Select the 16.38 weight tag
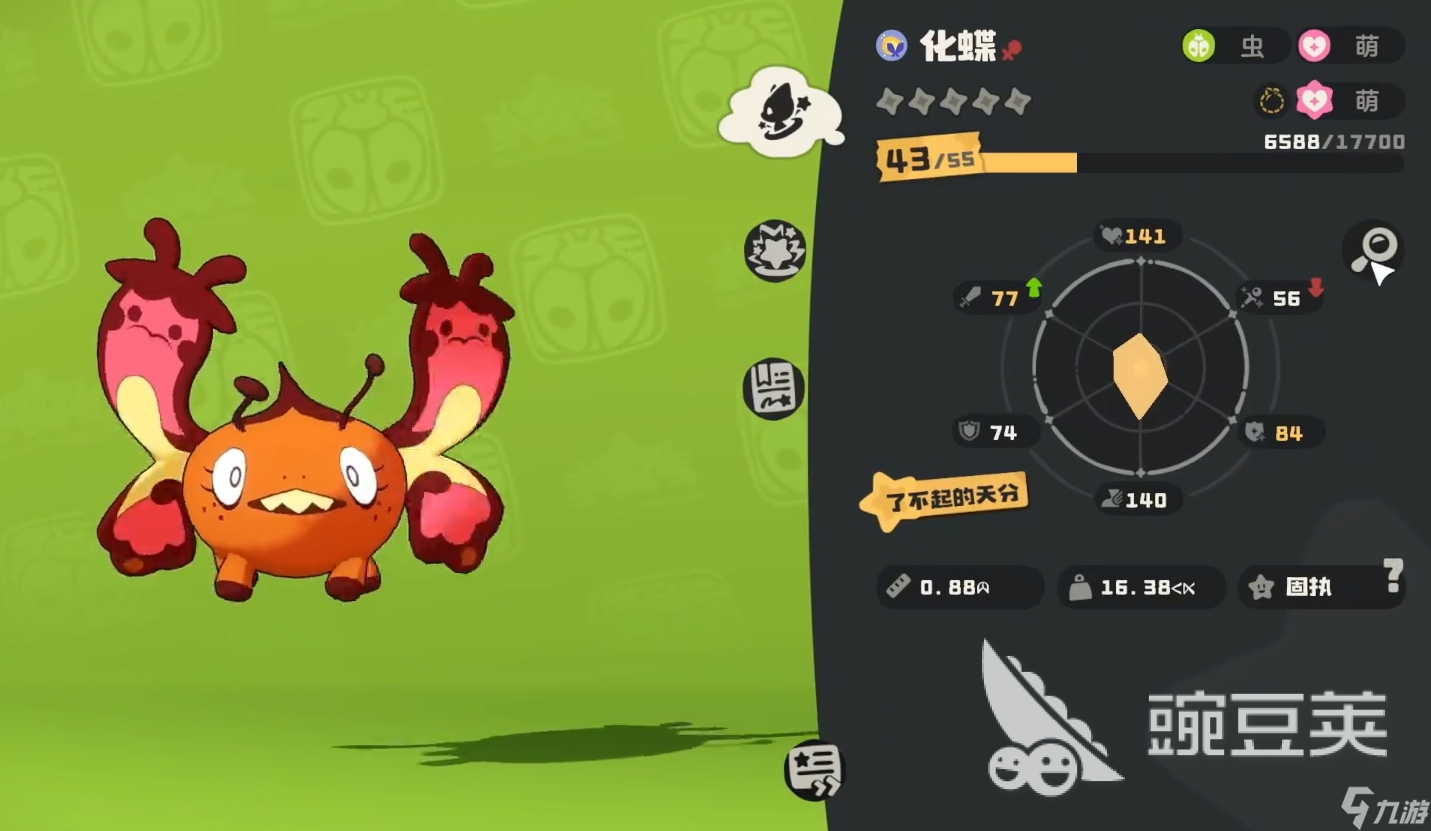1431x831 pixels. 1140,587
